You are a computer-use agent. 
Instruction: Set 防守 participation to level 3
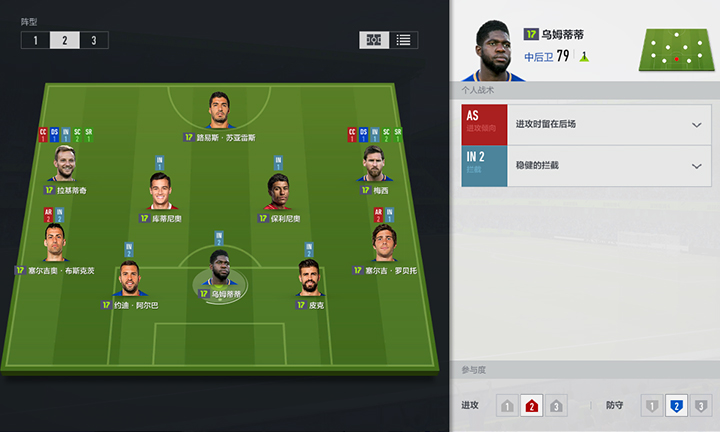click(701, 406)
